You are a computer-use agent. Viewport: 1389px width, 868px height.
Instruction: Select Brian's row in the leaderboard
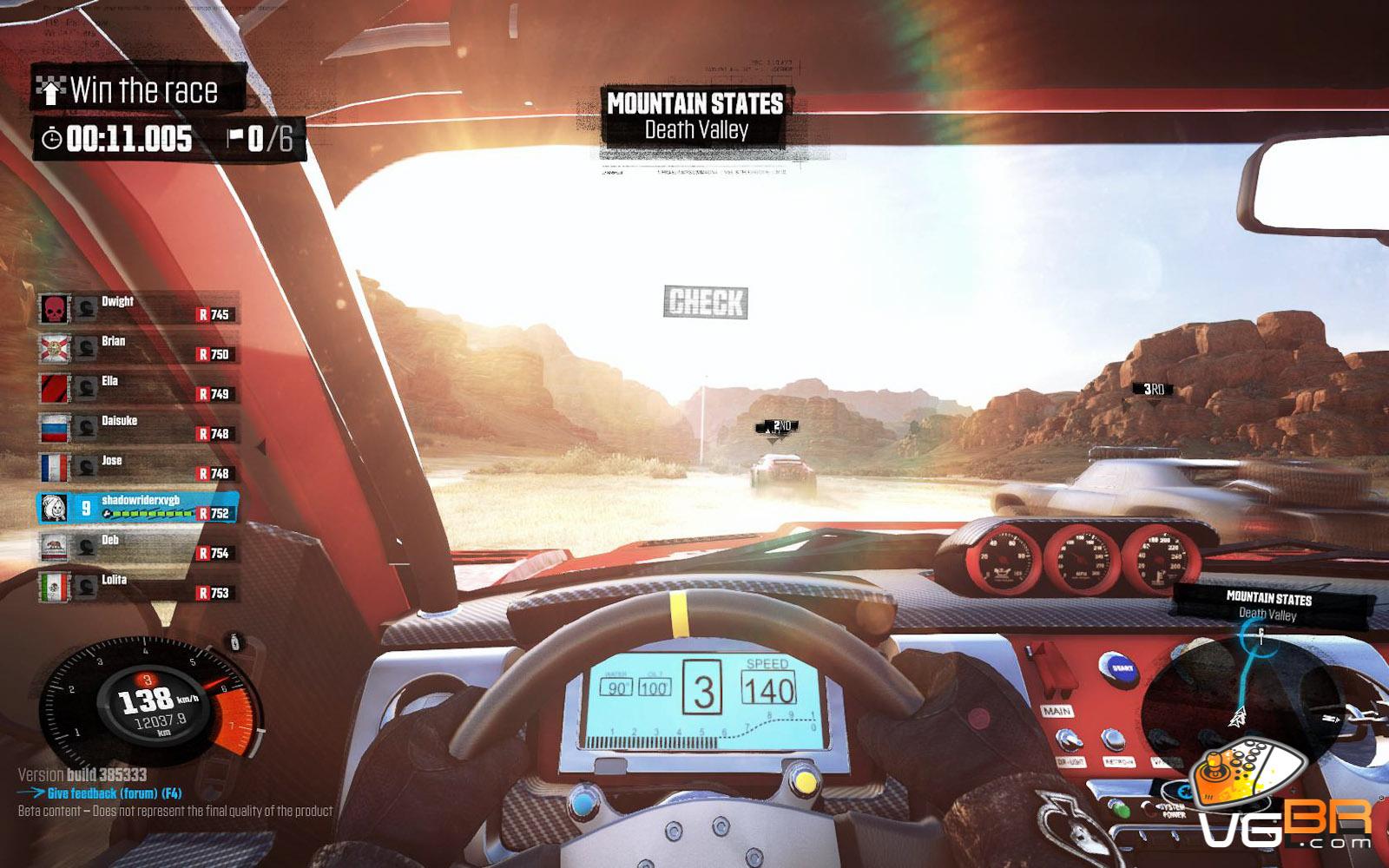[x=138, y=348]
